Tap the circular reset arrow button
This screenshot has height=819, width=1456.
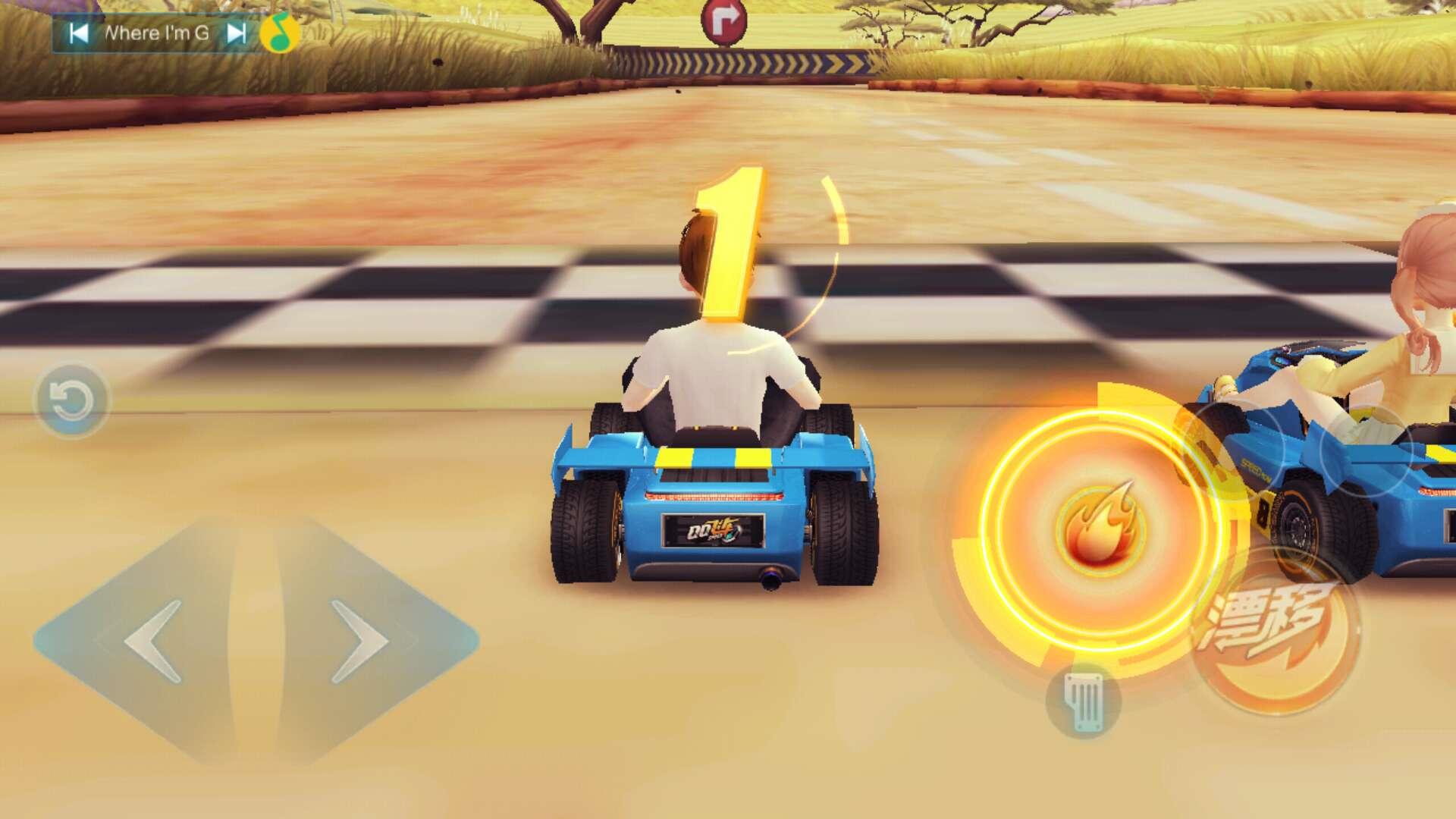71,400
